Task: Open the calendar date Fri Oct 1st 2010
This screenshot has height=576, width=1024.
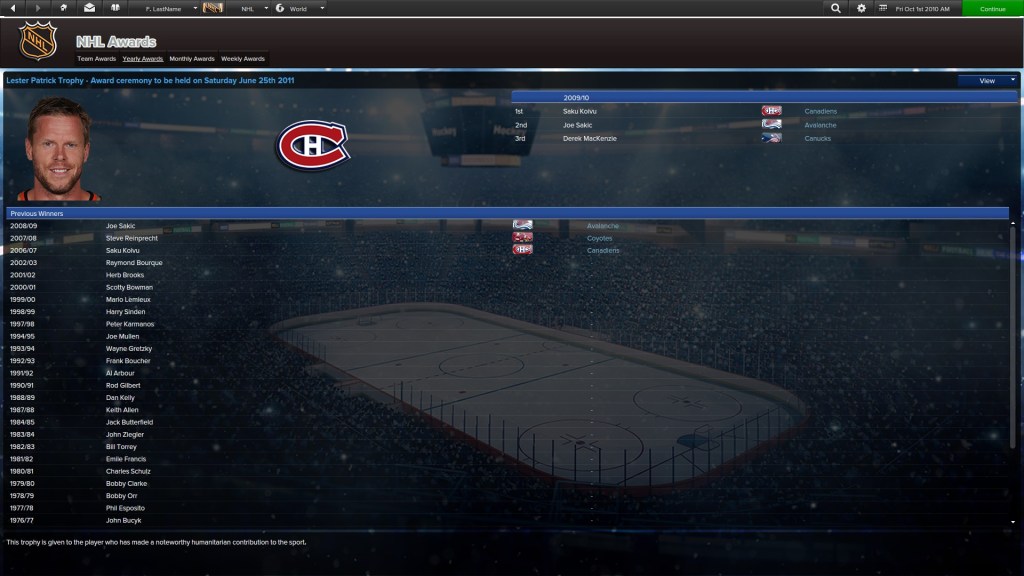Action: click(x=924, y=8)
